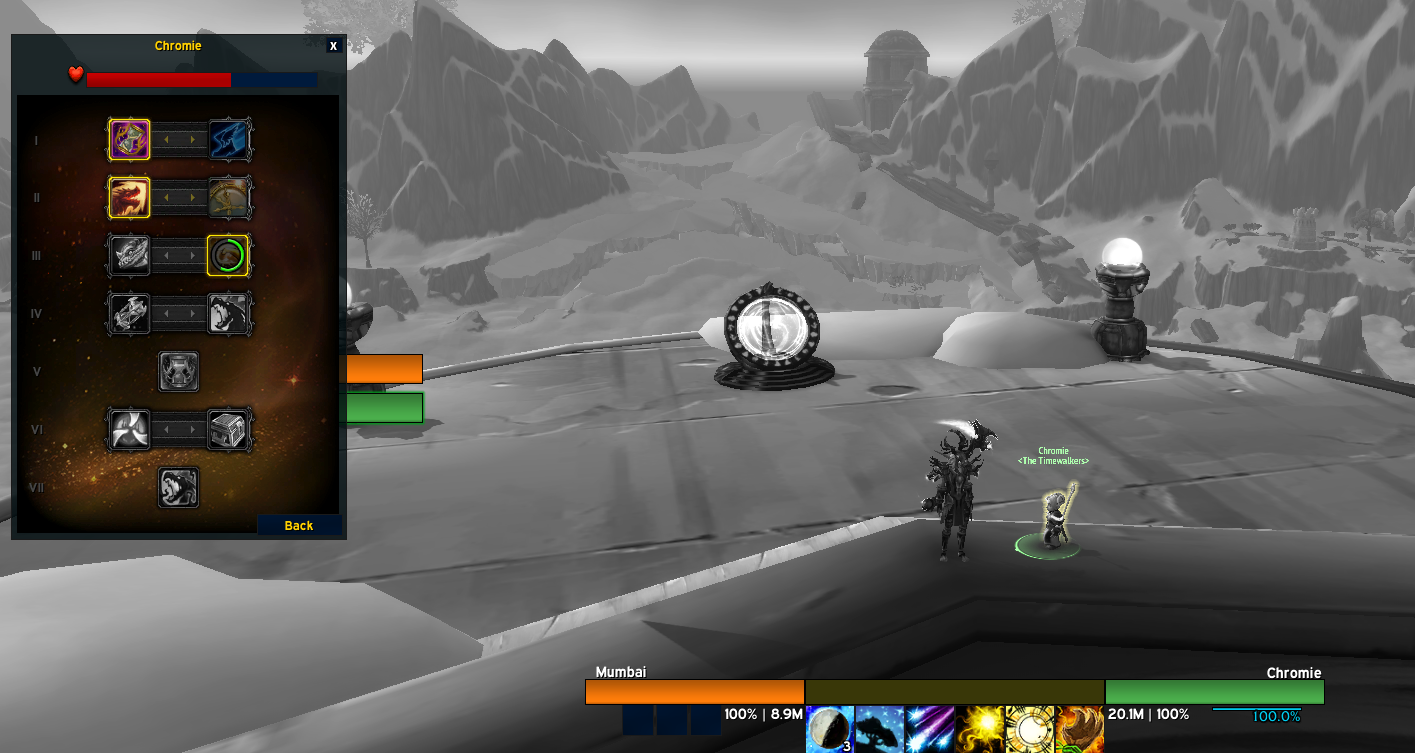
Task: Click the lone dragon talent in row VII
Action: click(179, 487)
